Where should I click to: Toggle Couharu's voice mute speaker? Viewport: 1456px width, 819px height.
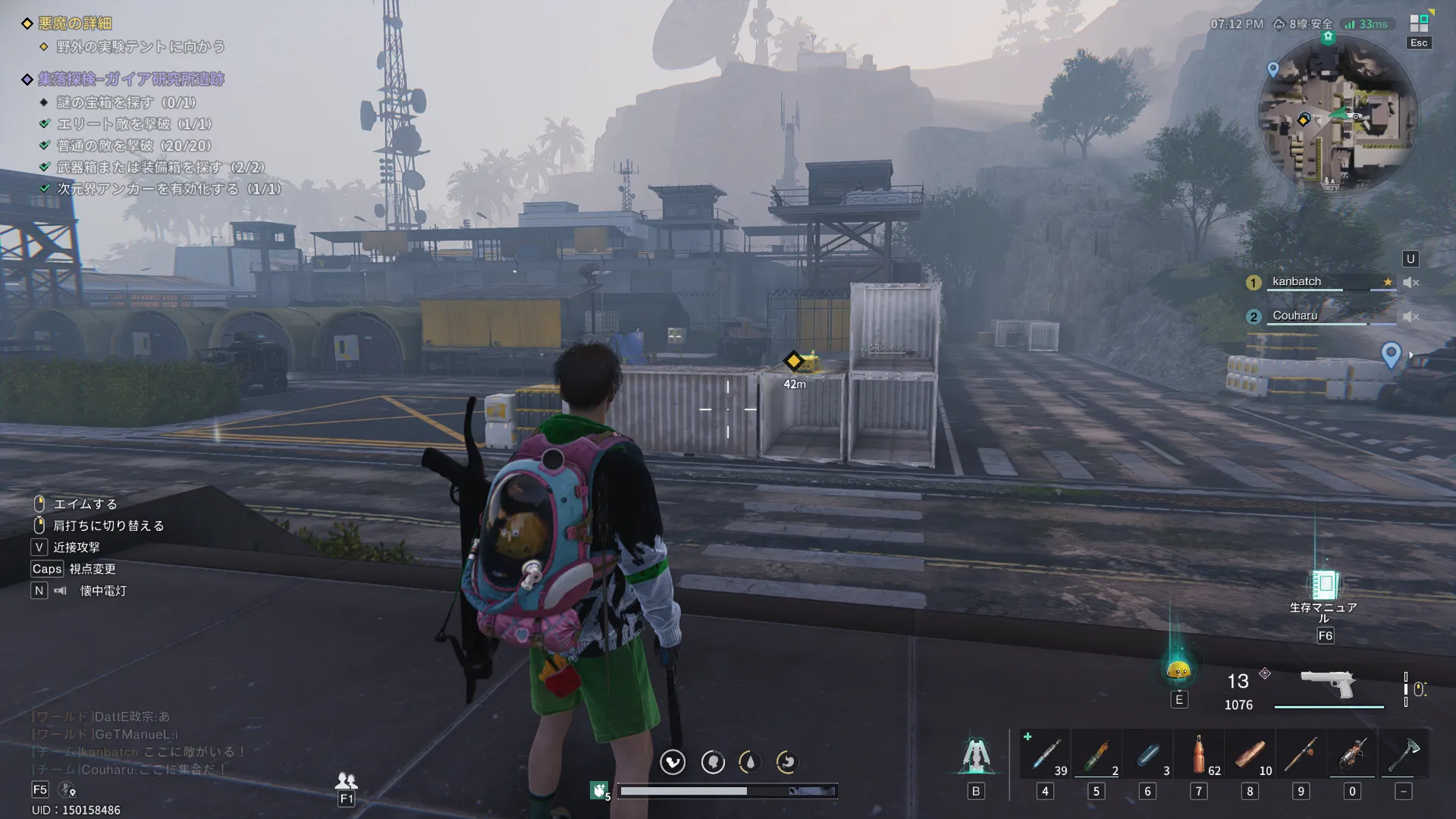1410,316
